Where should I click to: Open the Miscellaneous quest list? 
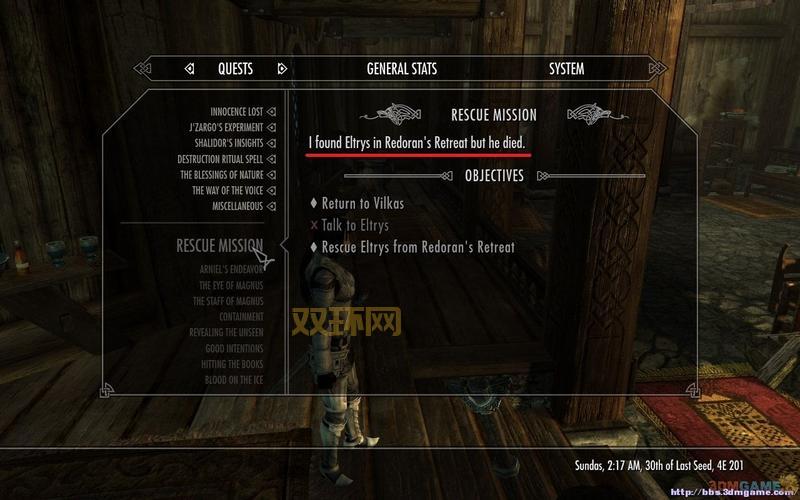tap(237, 206)
